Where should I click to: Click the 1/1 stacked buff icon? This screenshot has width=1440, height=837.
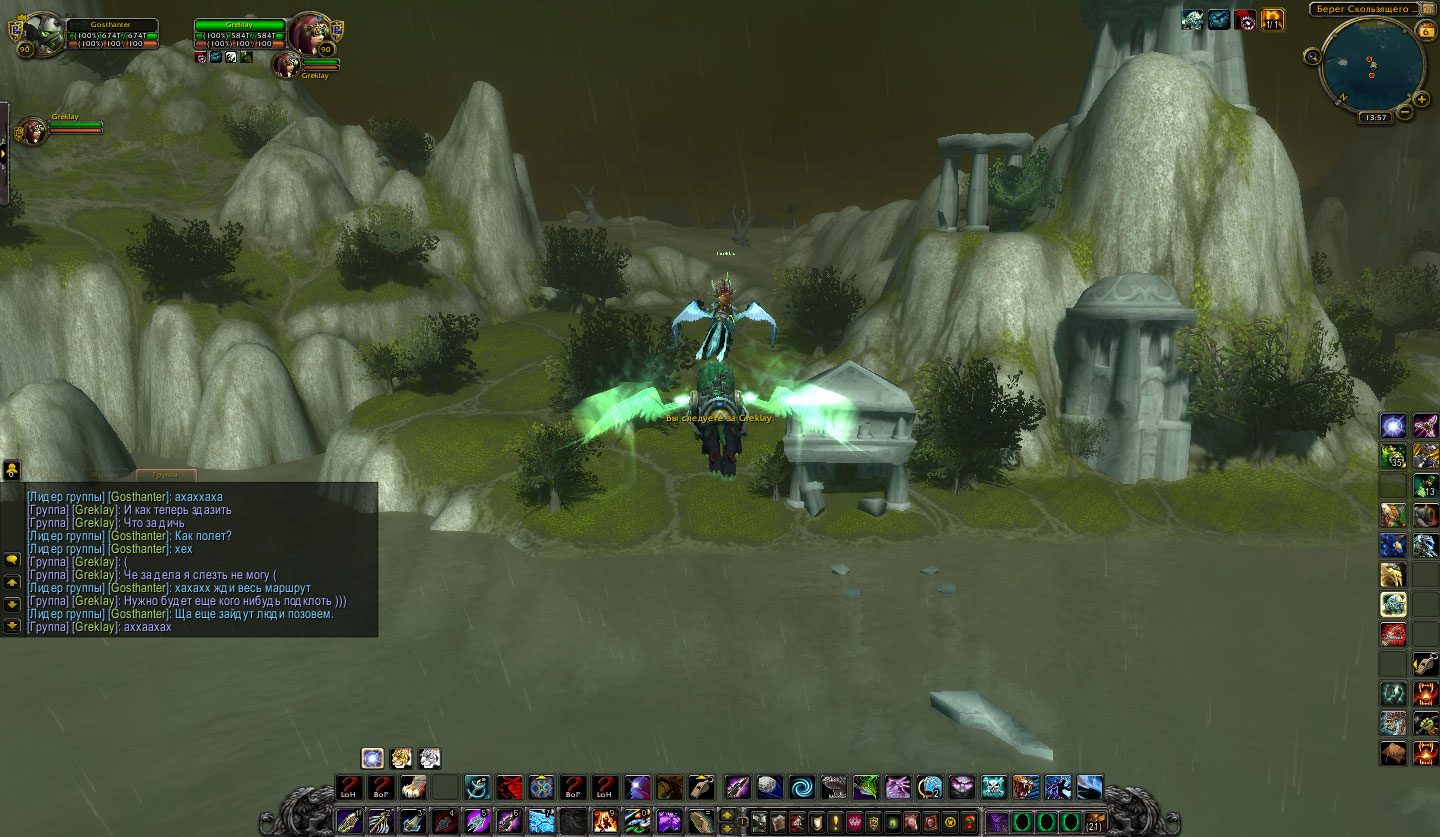click(1272, 20)
